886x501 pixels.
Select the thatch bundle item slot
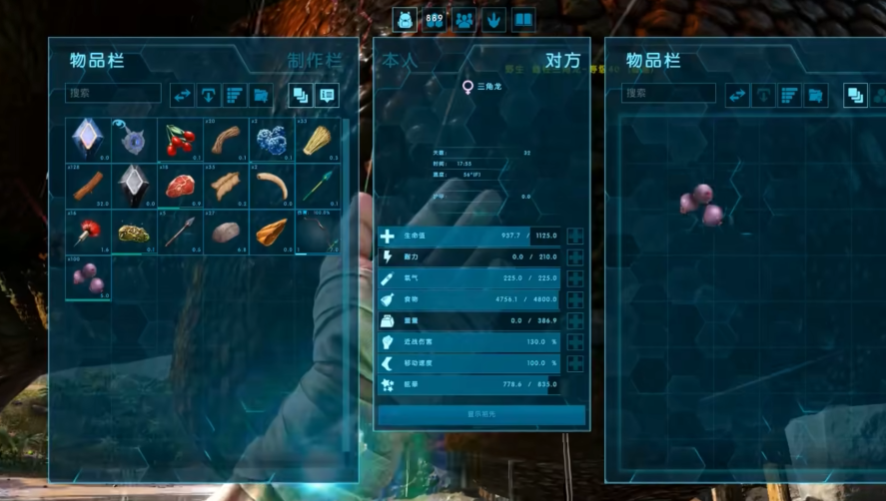pyautogui.click(x=317, y=140)
